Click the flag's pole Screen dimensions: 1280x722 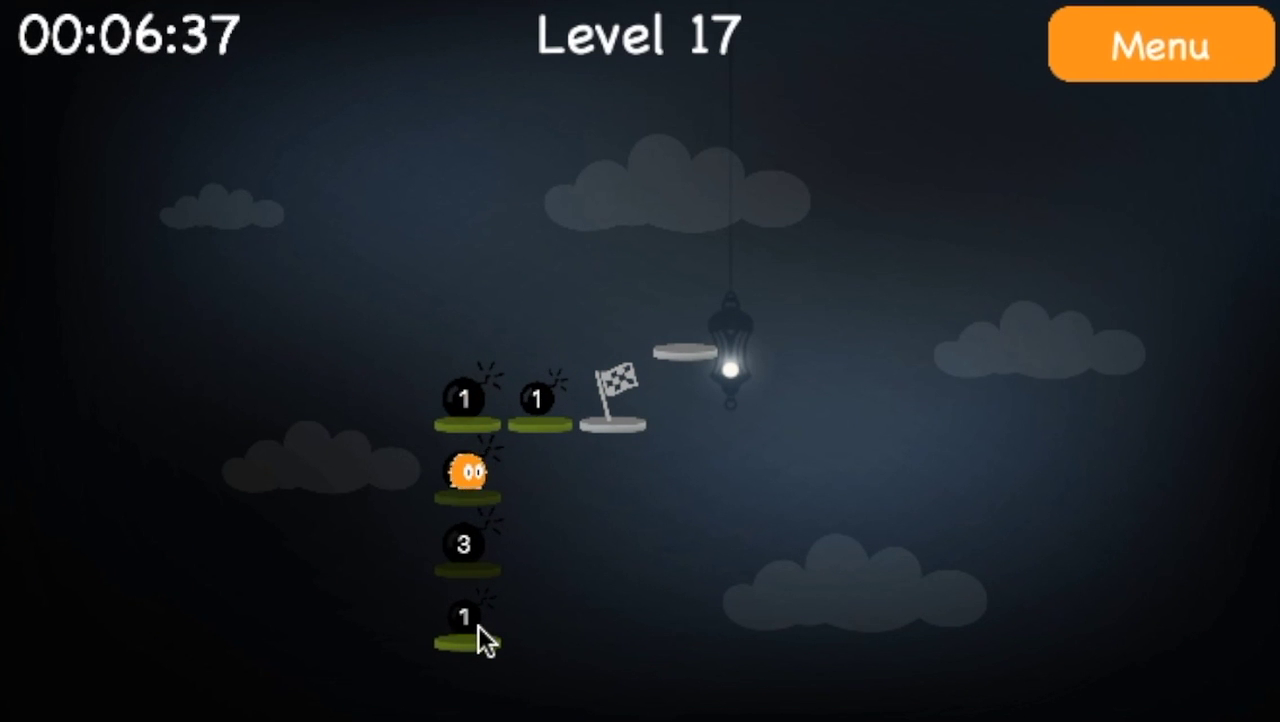pyautogui.click(x=601, y=400)
